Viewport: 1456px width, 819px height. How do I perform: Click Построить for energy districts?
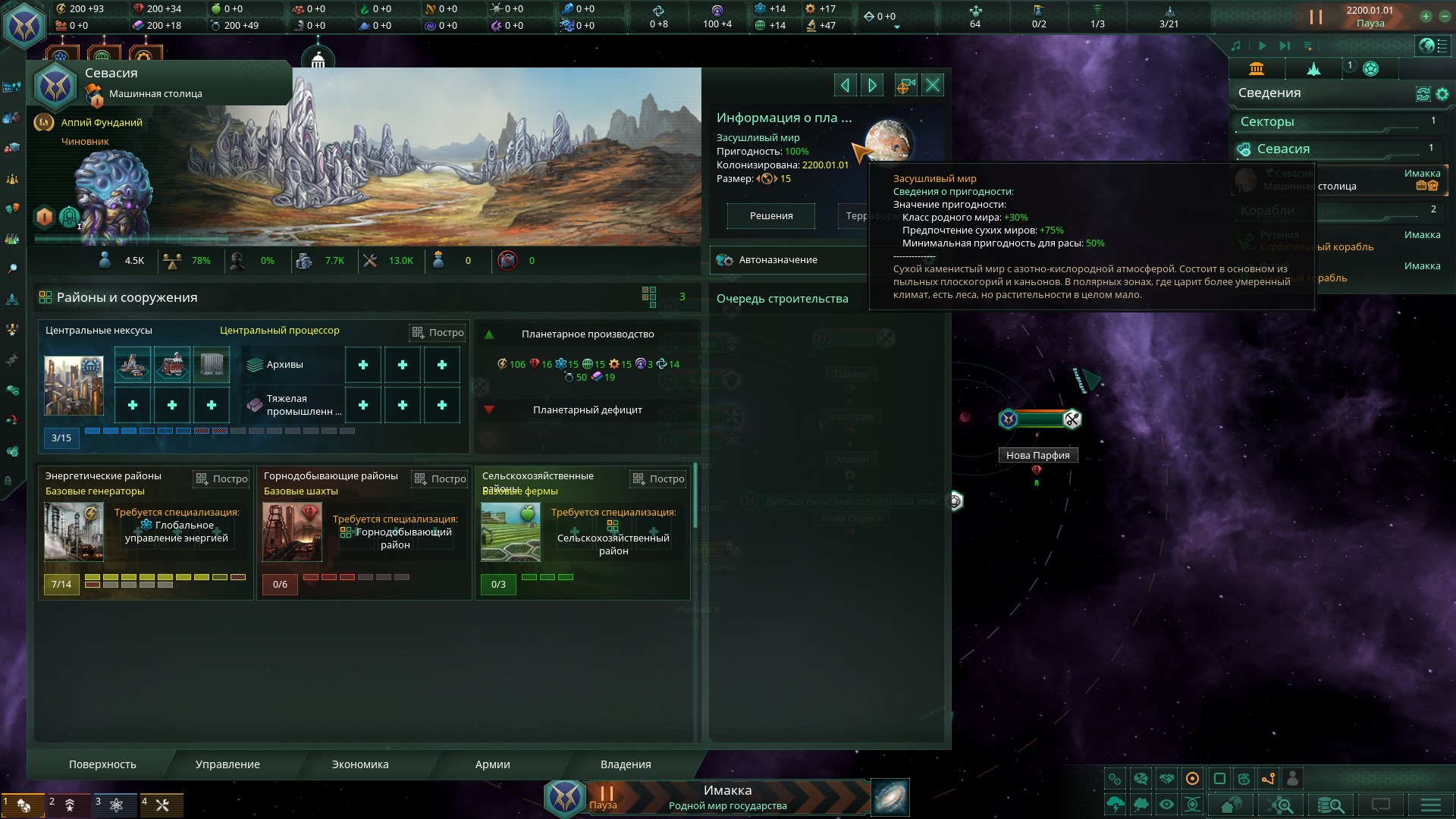coord(221,479)
